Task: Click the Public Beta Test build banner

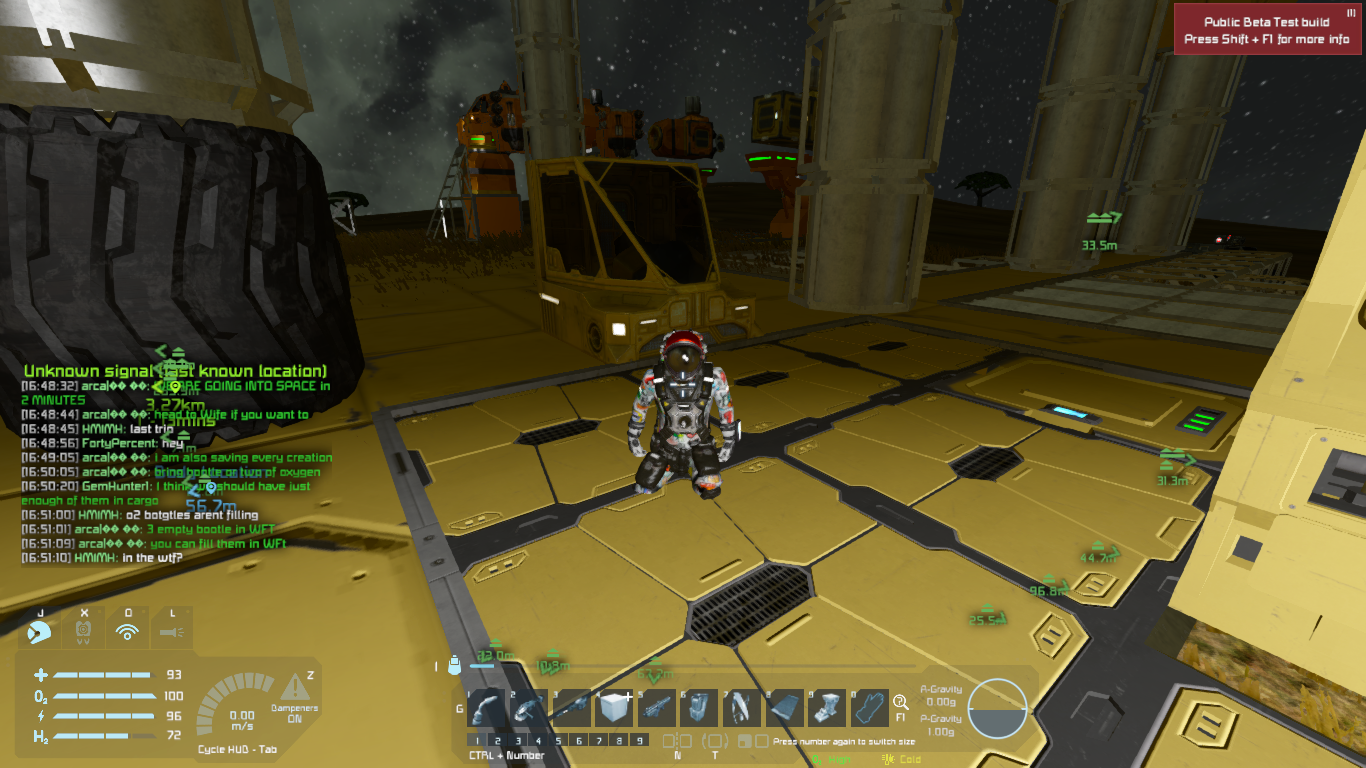Action: [x=1266, y=30]
